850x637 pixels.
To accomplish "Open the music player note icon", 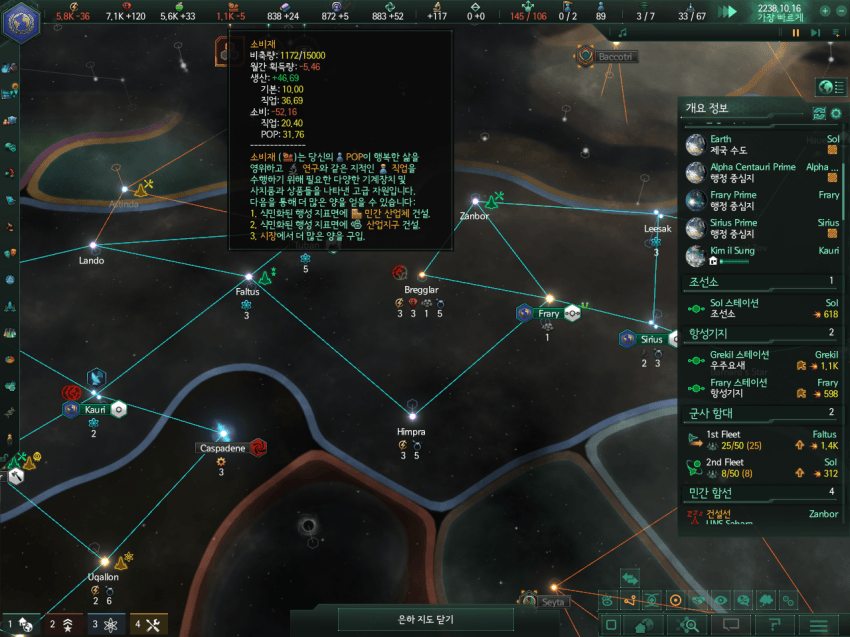I will (622, 33).
